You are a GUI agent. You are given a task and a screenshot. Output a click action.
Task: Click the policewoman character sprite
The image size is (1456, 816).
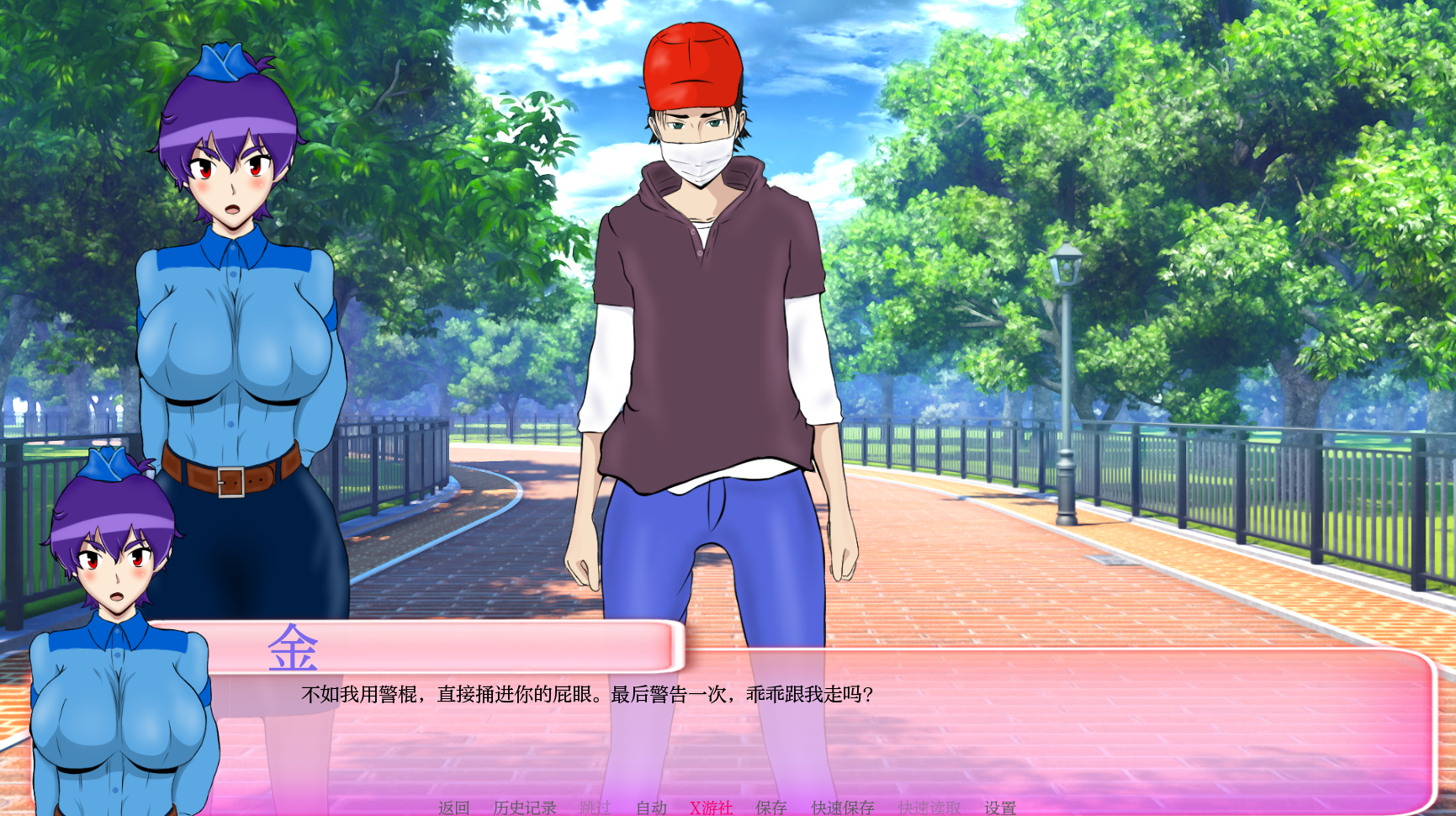point(236,336)
